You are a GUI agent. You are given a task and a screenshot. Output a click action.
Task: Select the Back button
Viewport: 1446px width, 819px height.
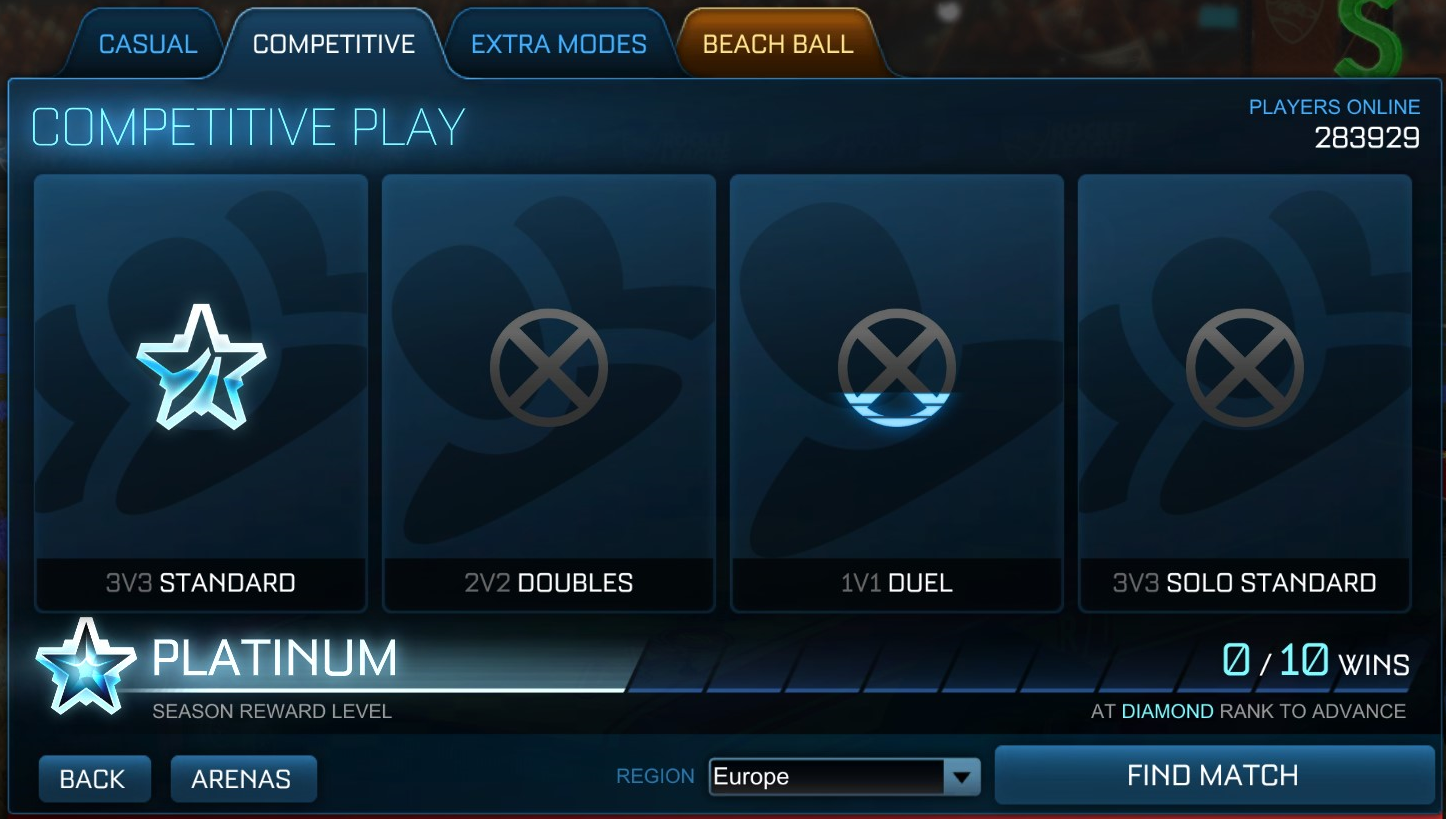94,778
